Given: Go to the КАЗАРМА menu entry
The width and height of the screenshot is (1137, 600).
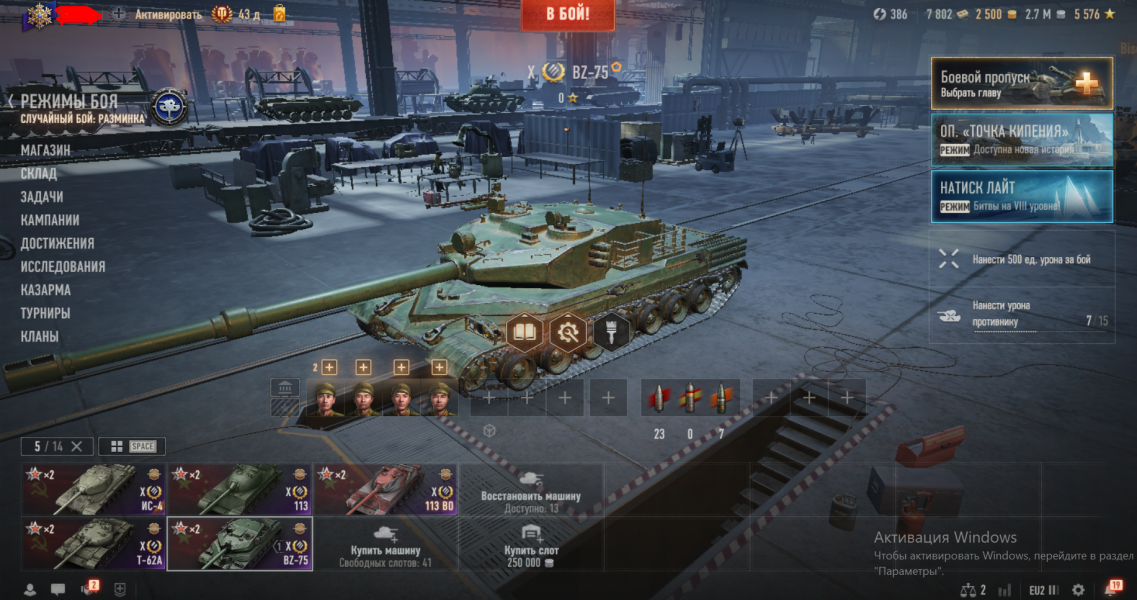Looking at the screenshot, I should pyautogui.click(x=45, y=290).
